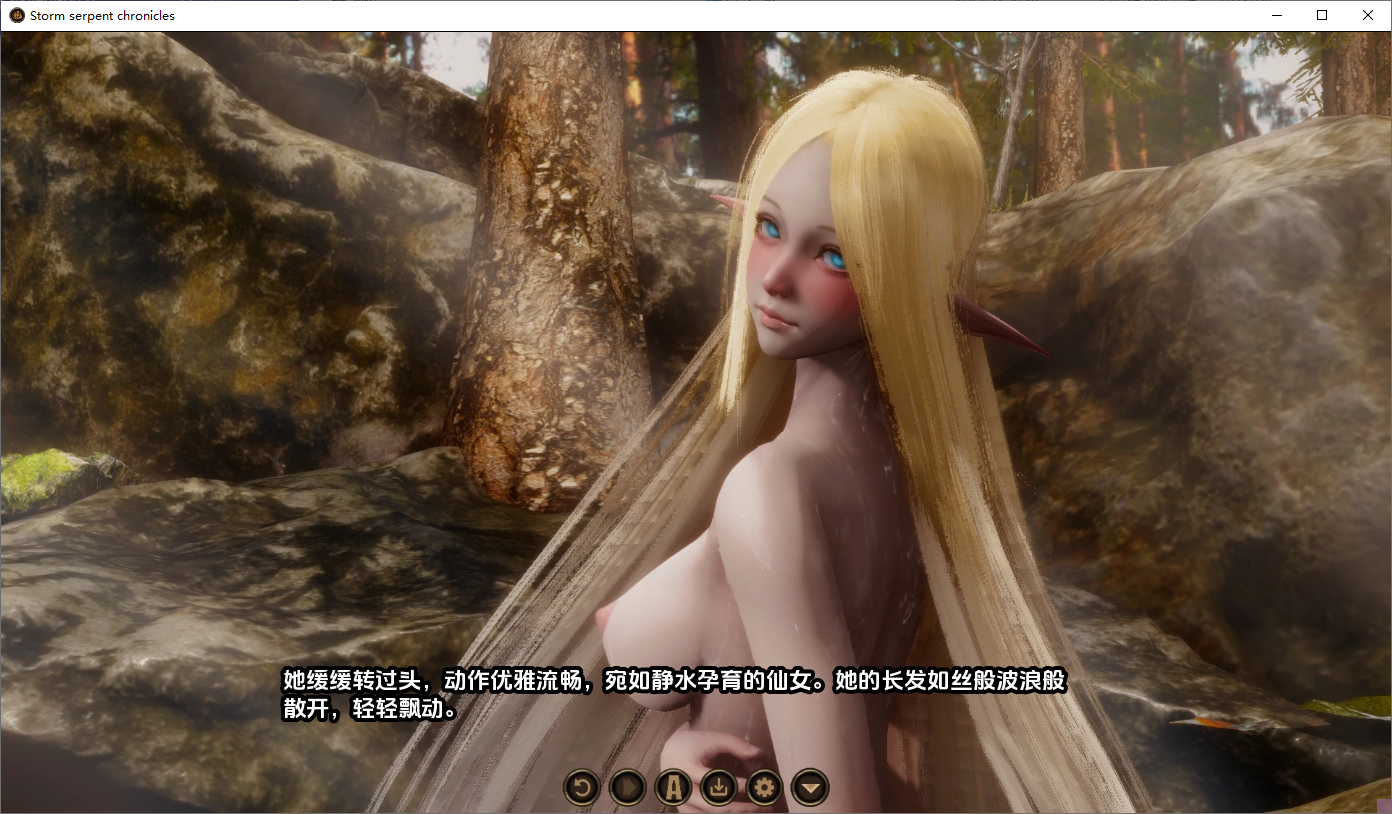Fast-forward the story with the skip icon
1392x814 pixels.
point(627,787)
